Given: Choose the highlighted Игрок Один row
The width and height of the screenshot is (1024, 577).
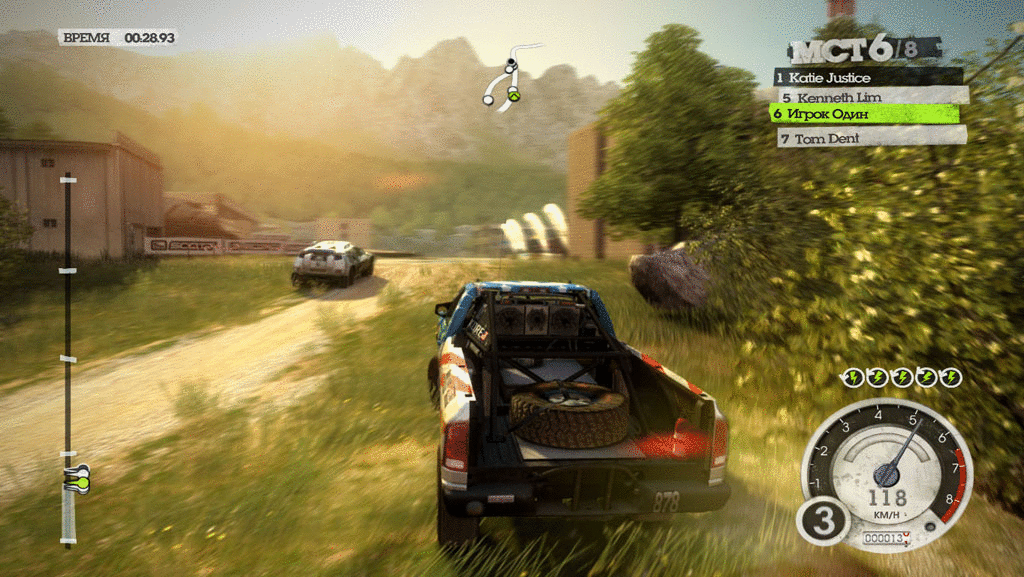Looking at the screenshot, I should 864,114.
